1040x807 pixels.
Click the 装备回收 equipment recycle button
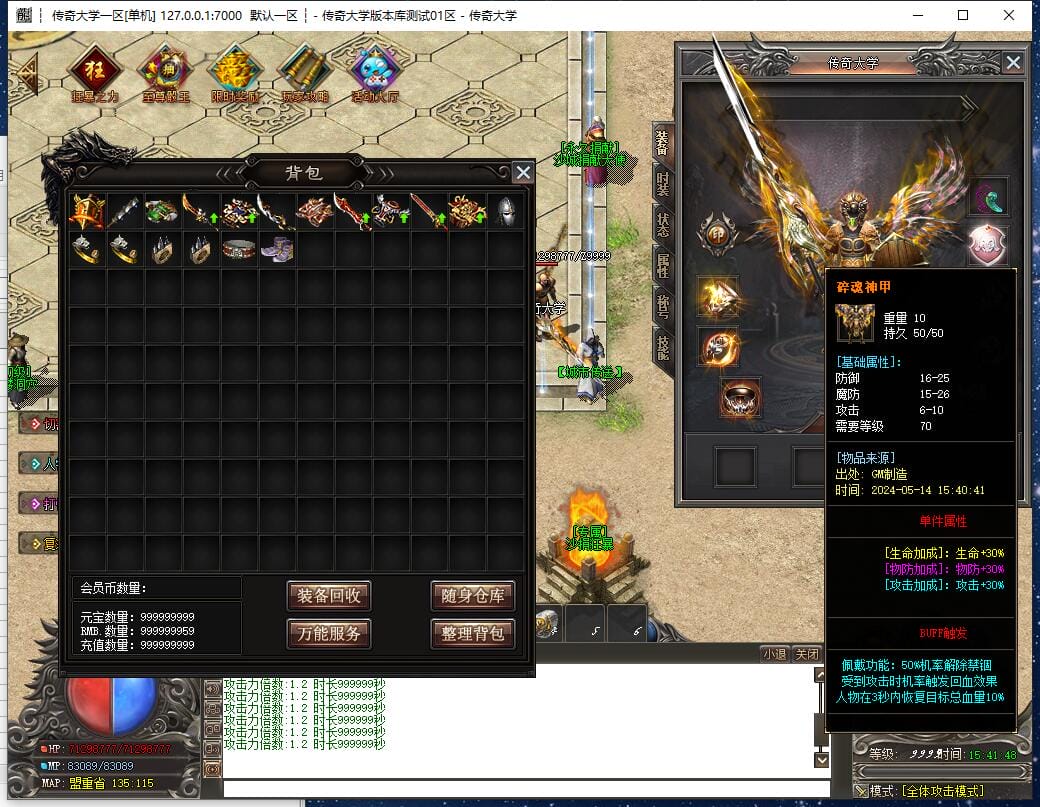329,597
